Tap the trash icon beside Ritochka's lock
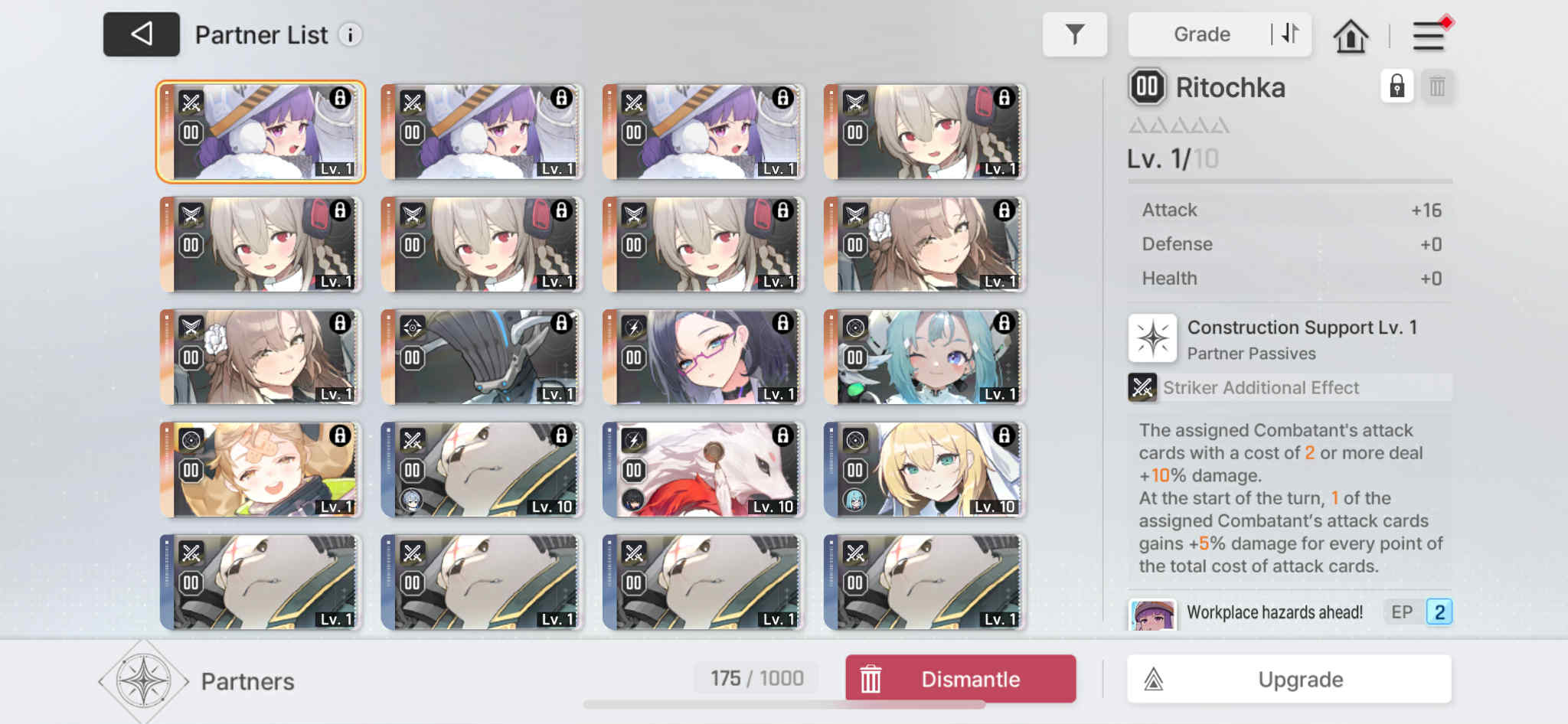Screen dimensions: 1568x724 (1437, 86)
